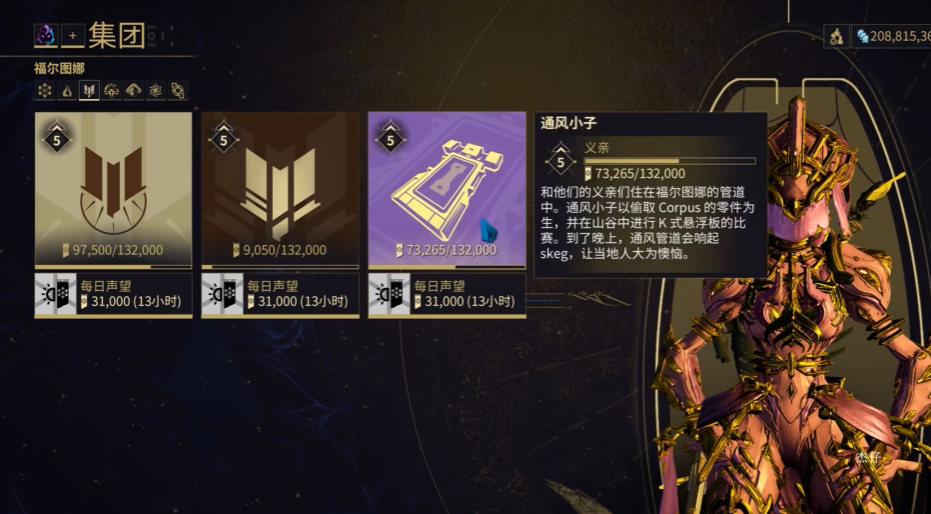Switch to the flame-shaped syndicate tab
Image resolution: width=931 pixels, height=514 pixels.
click(67, 91)
